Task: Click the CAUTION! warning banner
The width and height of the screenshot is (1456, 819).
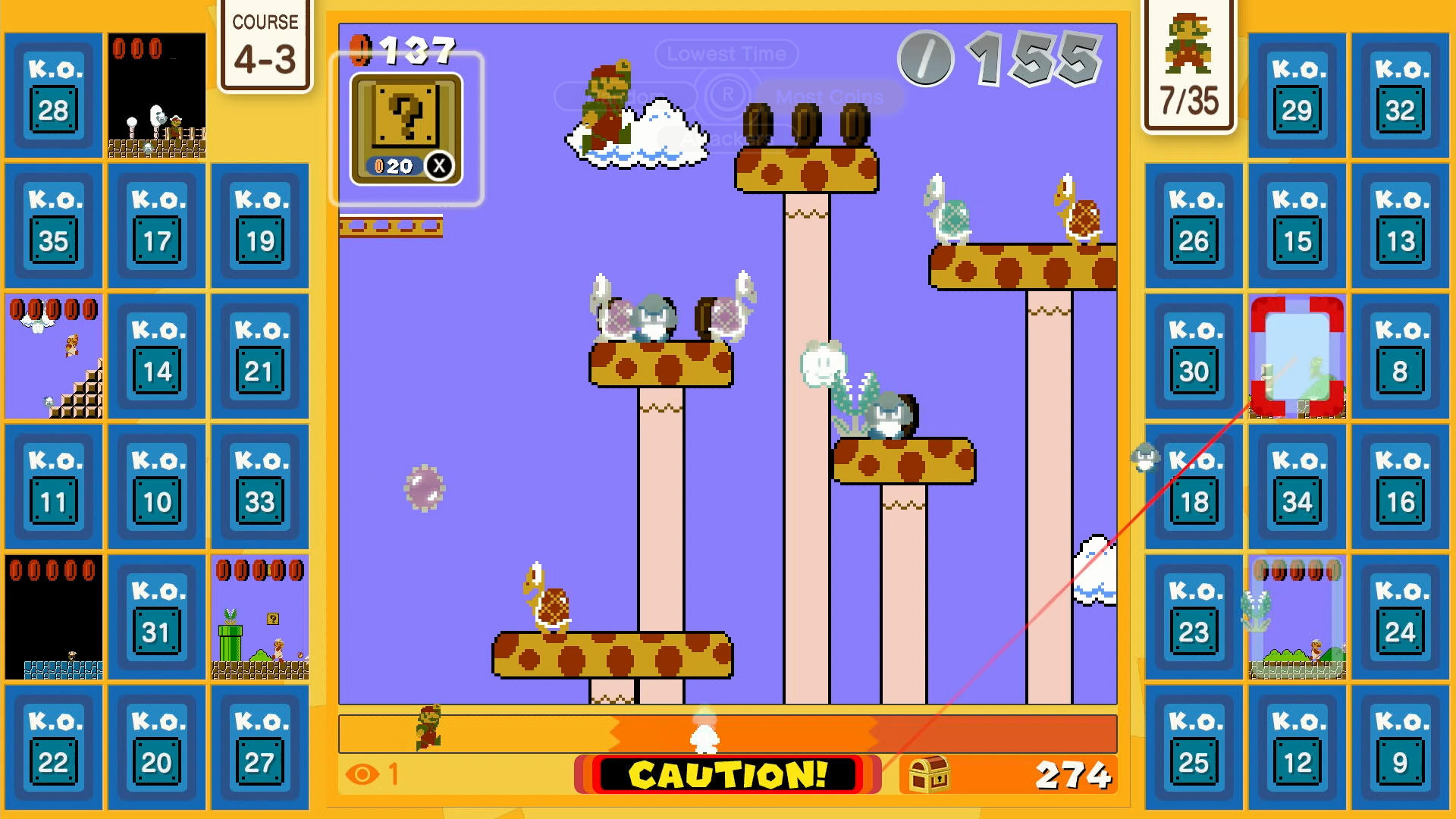Action: pyautogui.click(x=726, y=776)
